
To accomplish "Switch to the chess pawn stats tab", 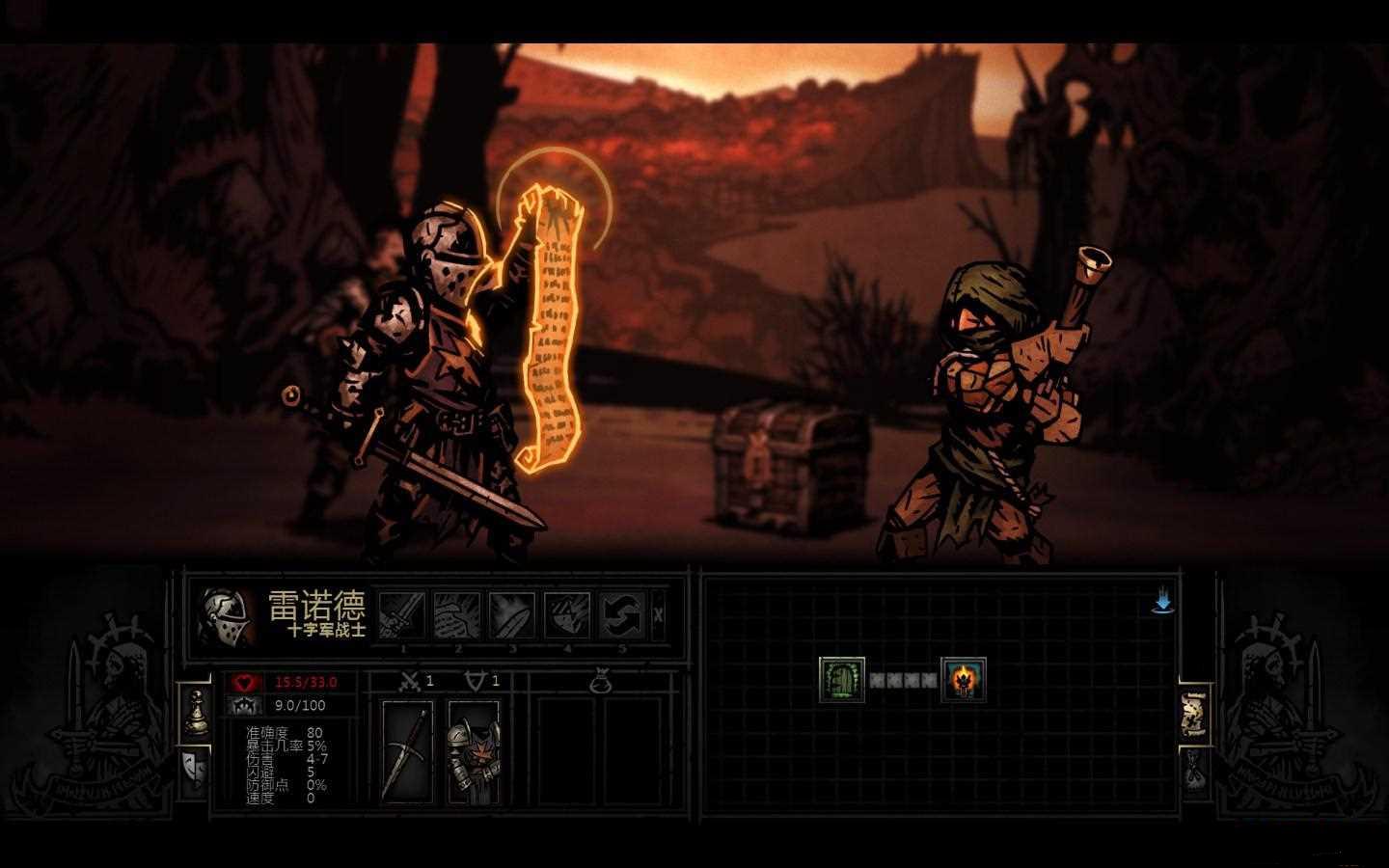I will pyautogui.click(x=195, y=710).
